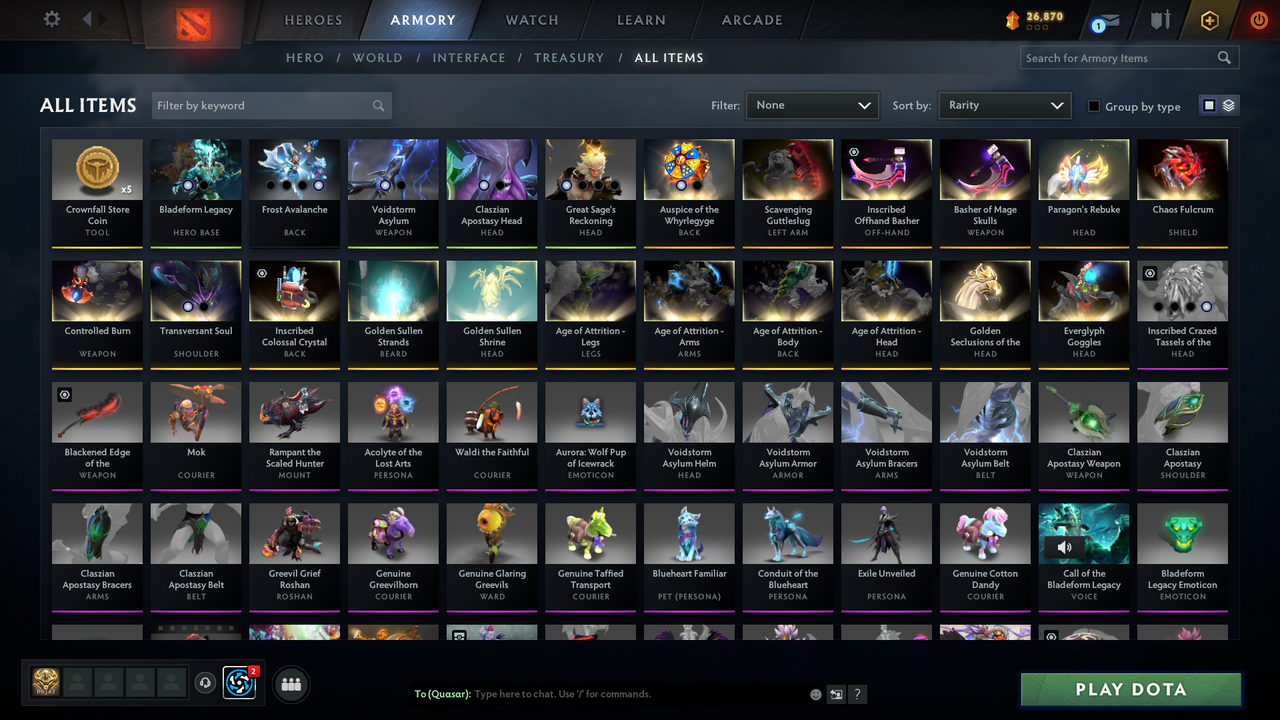Switch to stacked list view icon

click(x=1228, y=105)
